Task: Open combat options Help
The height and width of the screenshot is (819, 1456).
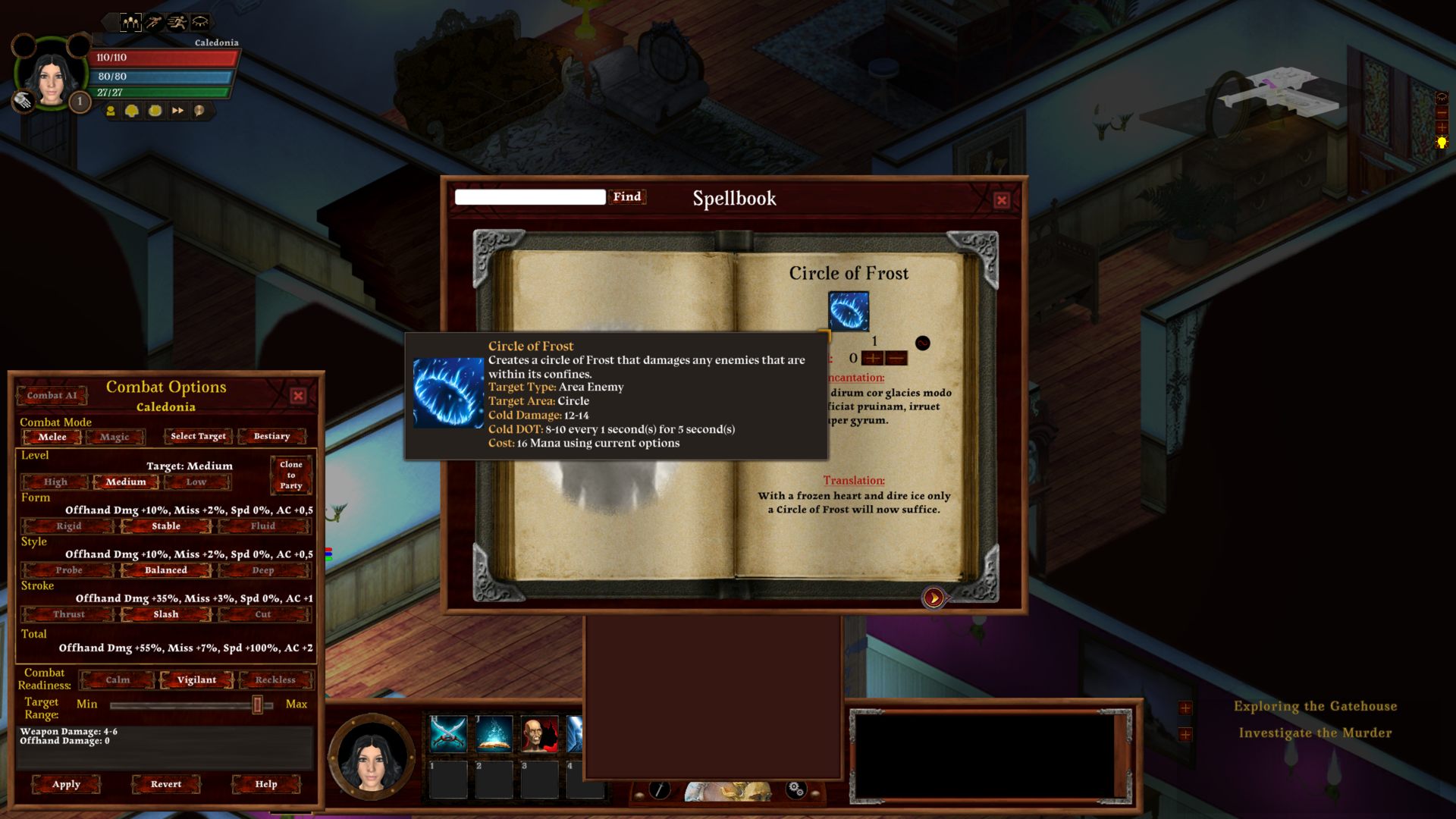Action: pyautogui.click(x=266, y=784)
